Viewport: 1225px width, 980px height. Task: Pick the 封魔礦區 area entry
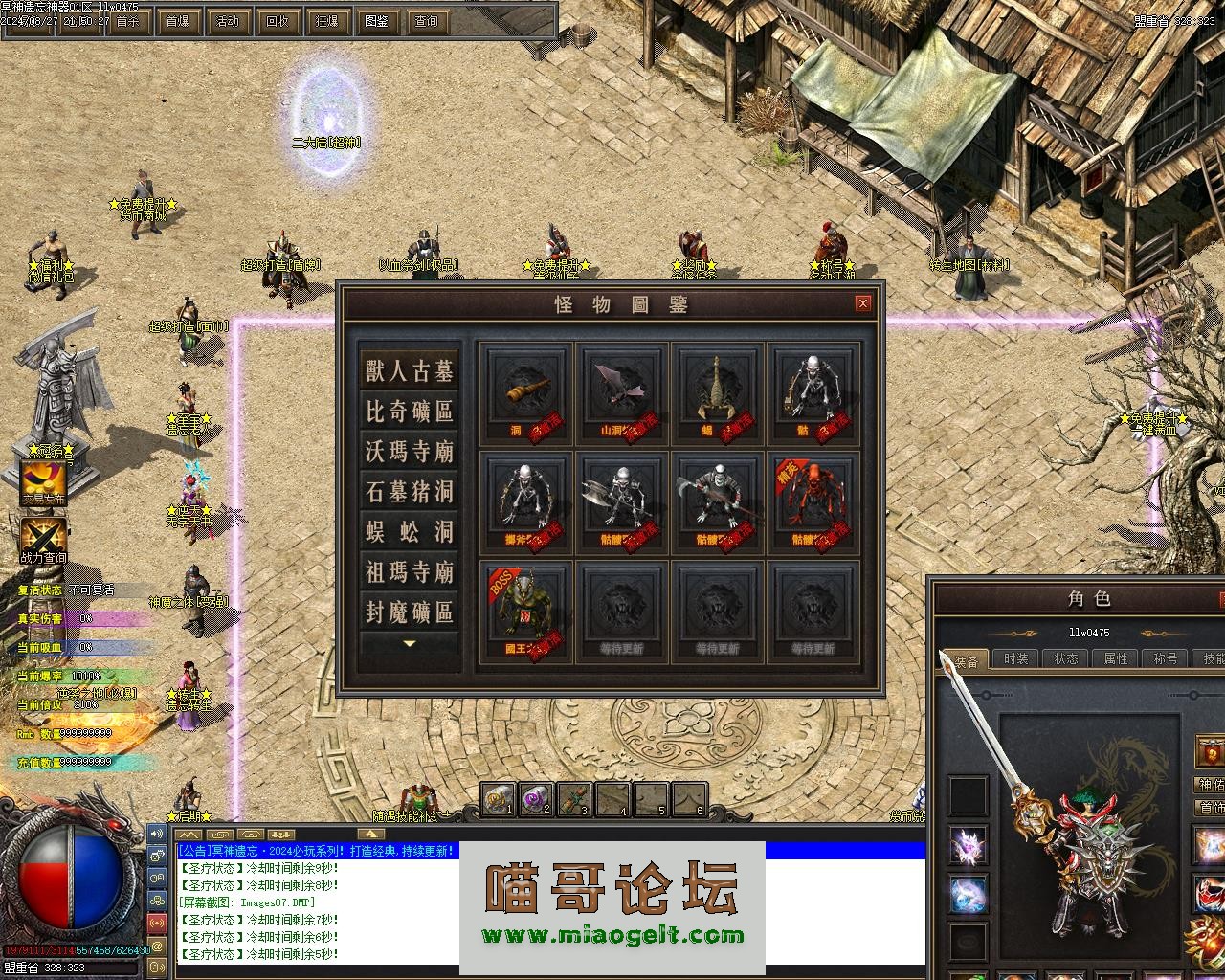coord(410,612)
